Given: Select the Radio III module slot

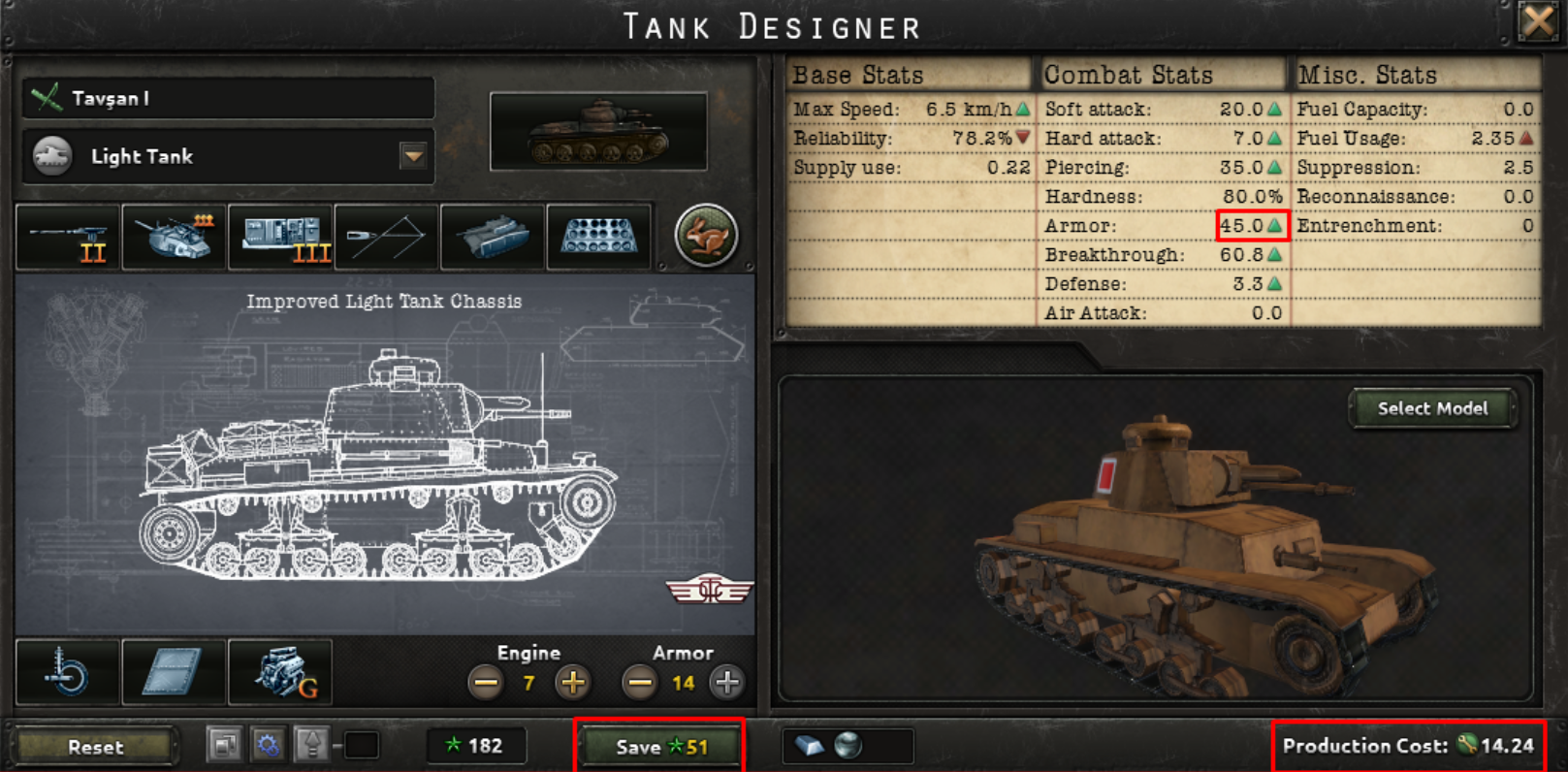Looking at the screenshot, I should click(279, 236).
